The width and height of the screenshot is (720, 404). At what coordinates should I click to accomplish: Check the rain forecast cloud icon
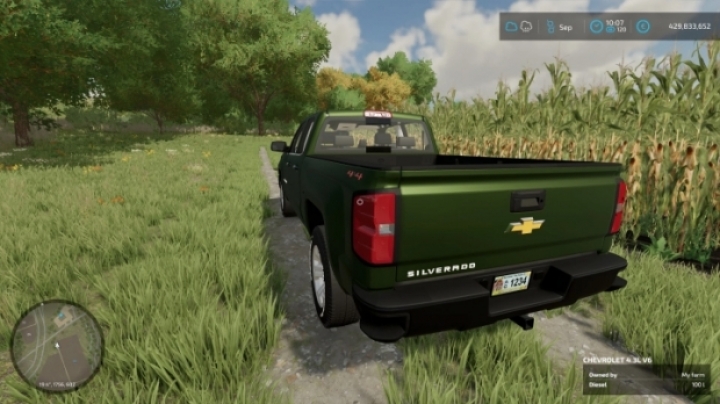[x=528, y=26]
